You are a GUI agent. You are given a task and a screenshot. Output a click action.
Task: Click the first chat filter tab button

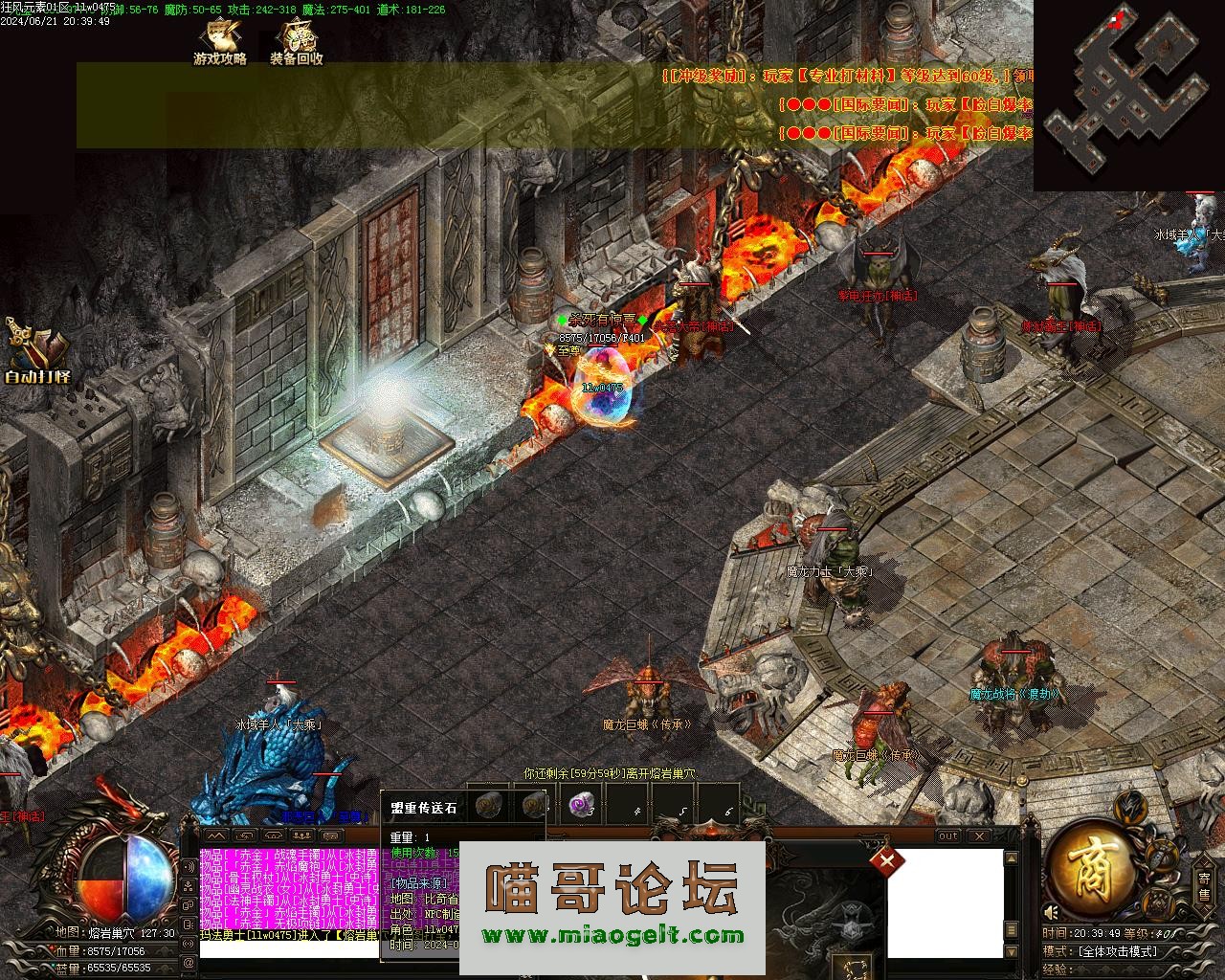(216, 836)
